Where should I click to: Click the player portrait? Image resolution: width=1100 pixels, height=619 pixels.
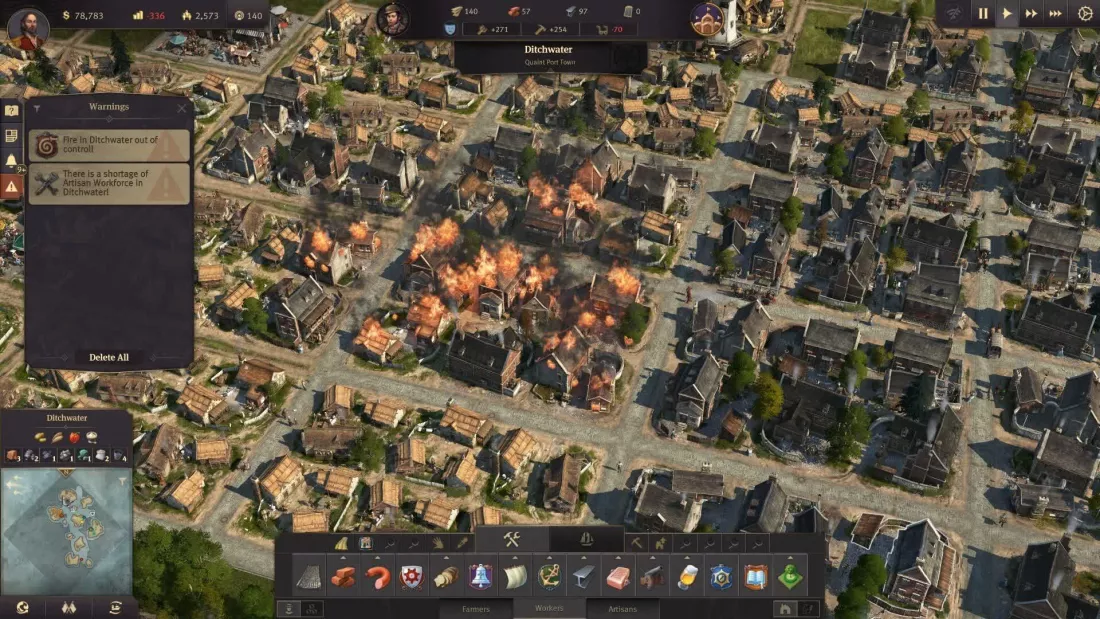coord(27,27)
